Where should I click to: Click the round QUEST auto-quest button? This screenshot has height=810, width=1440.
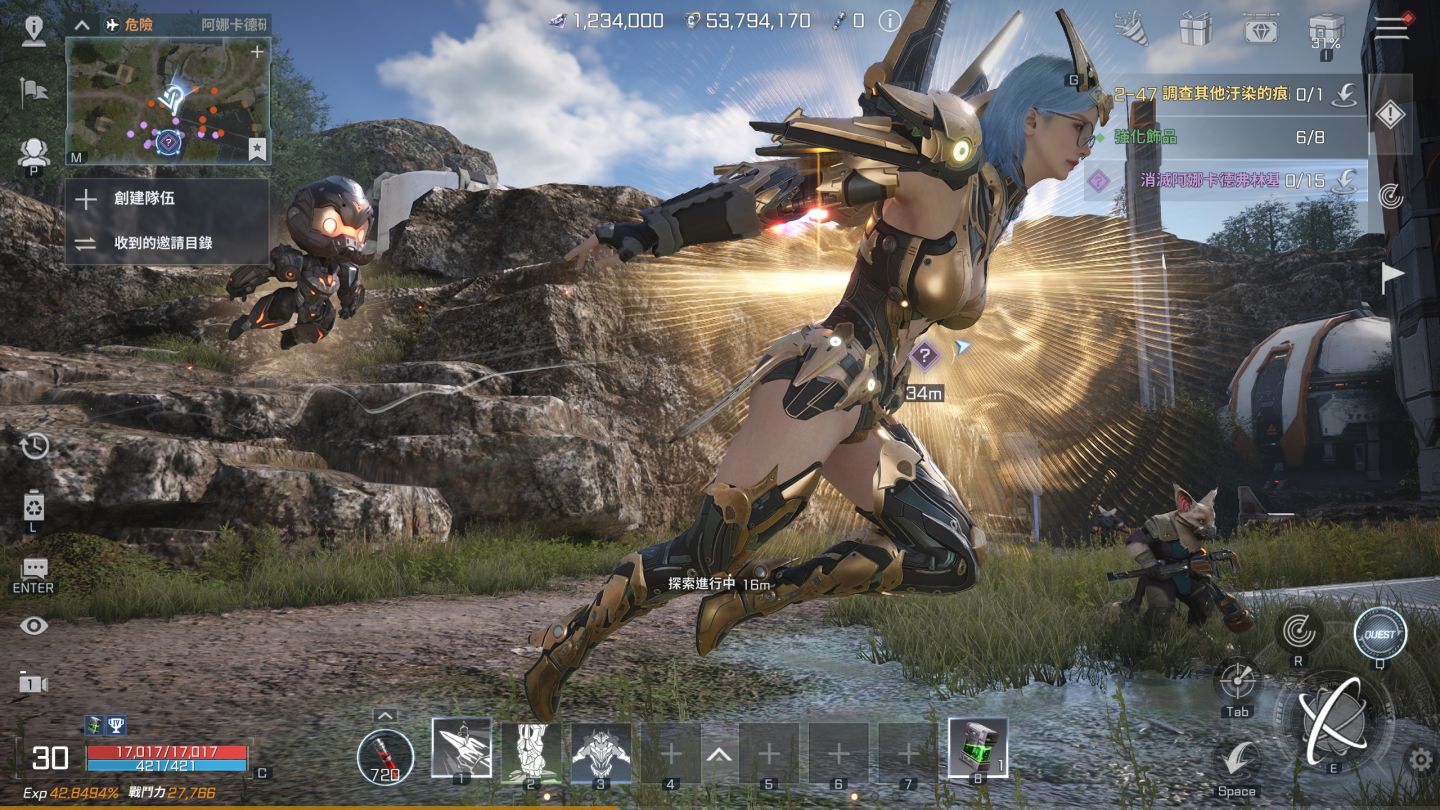coord(1380,634)
